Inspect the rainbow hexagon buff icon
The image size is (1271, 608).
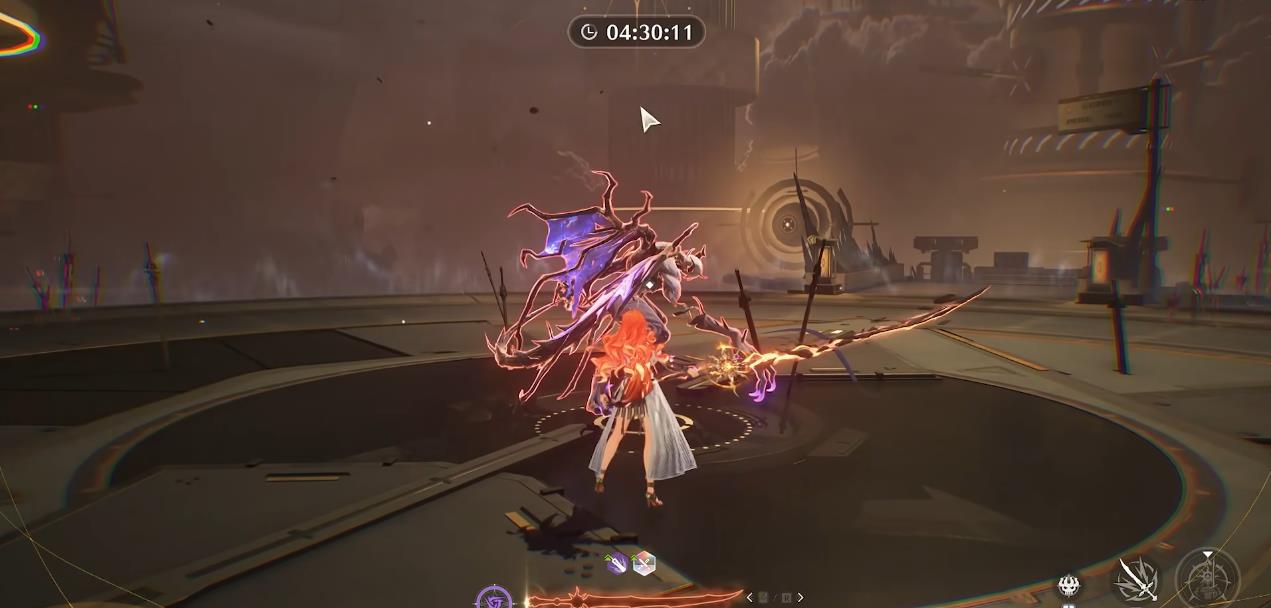[x=644, y=564]
